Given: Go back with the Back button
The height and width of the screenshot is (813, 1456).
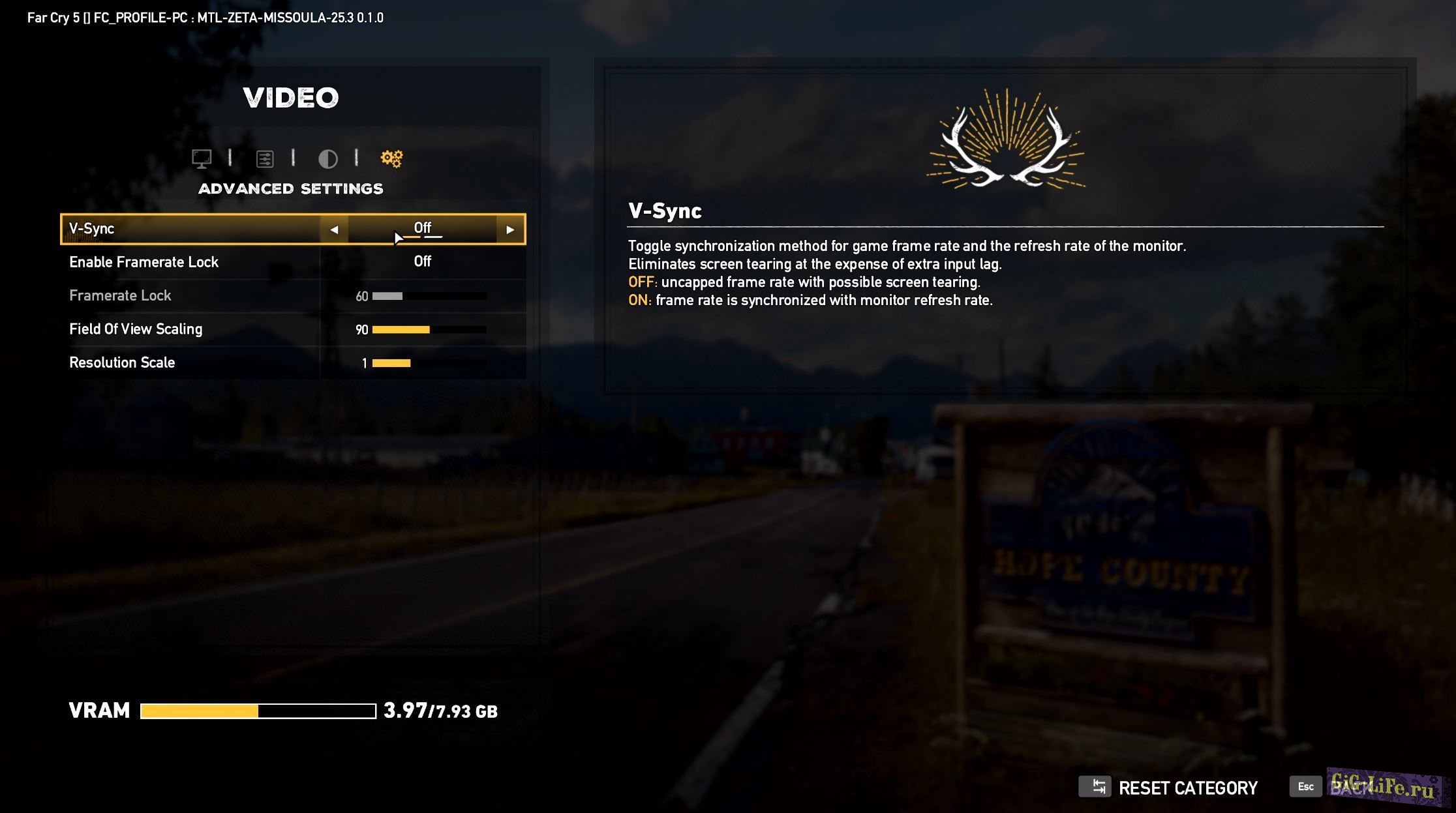Looking at the screenshot, I should 1344,786.
